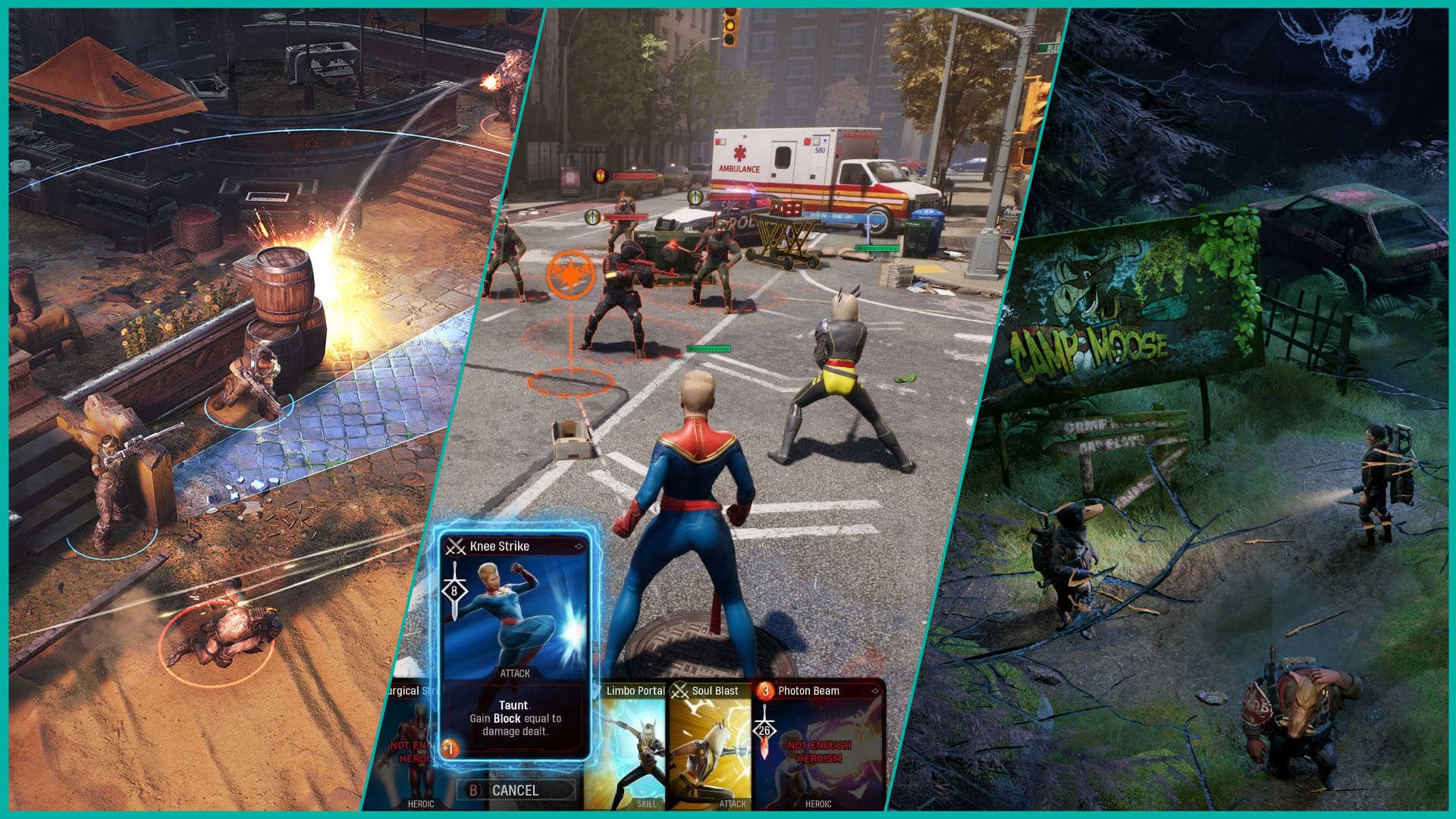Click the 26 damage sword icon on Photon Beam
Image resolution: width=1456 pixels, height=819 pixels.
765,730
